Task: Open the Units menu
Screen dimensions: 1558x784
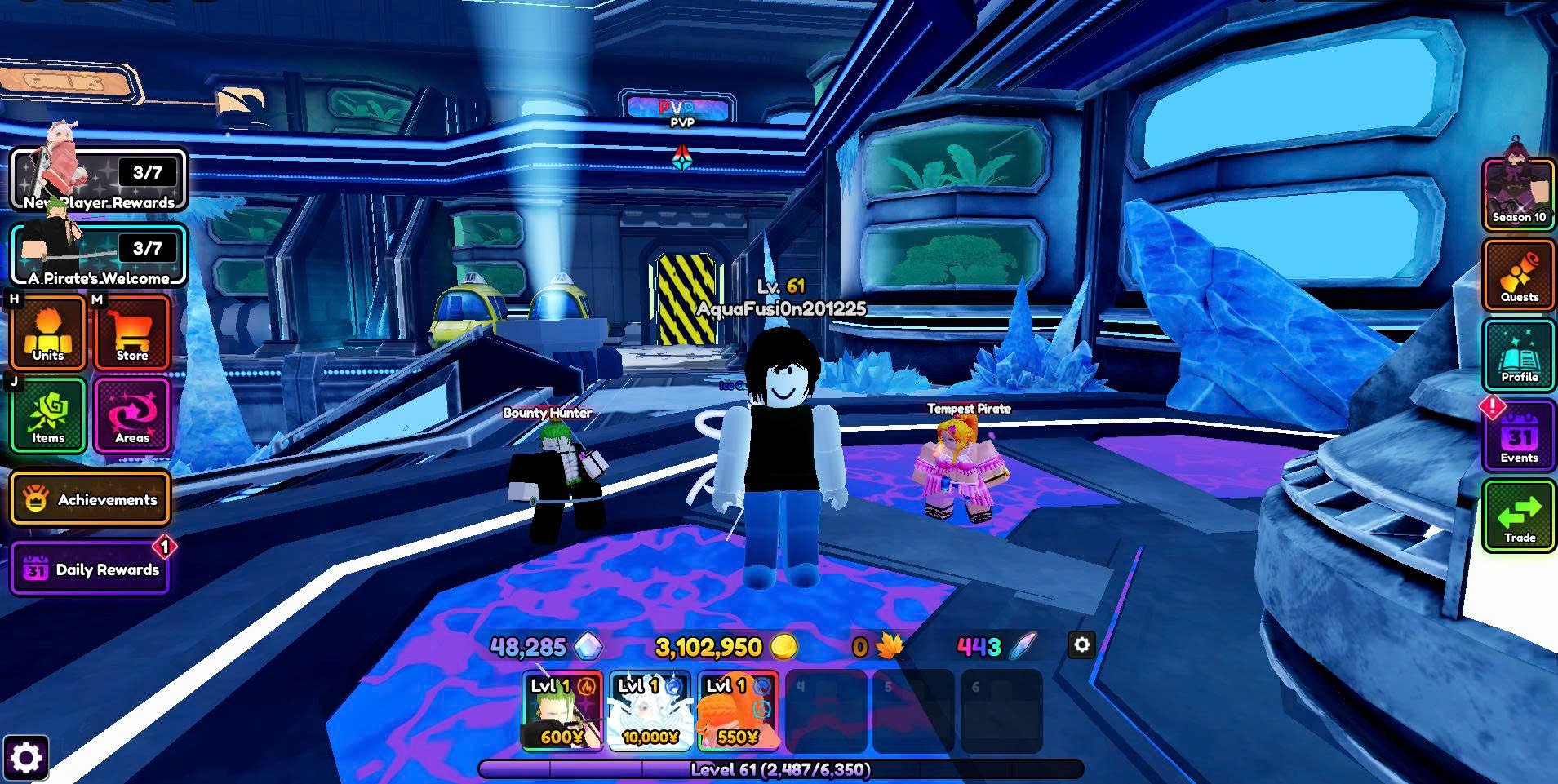Action: point(48,333)
